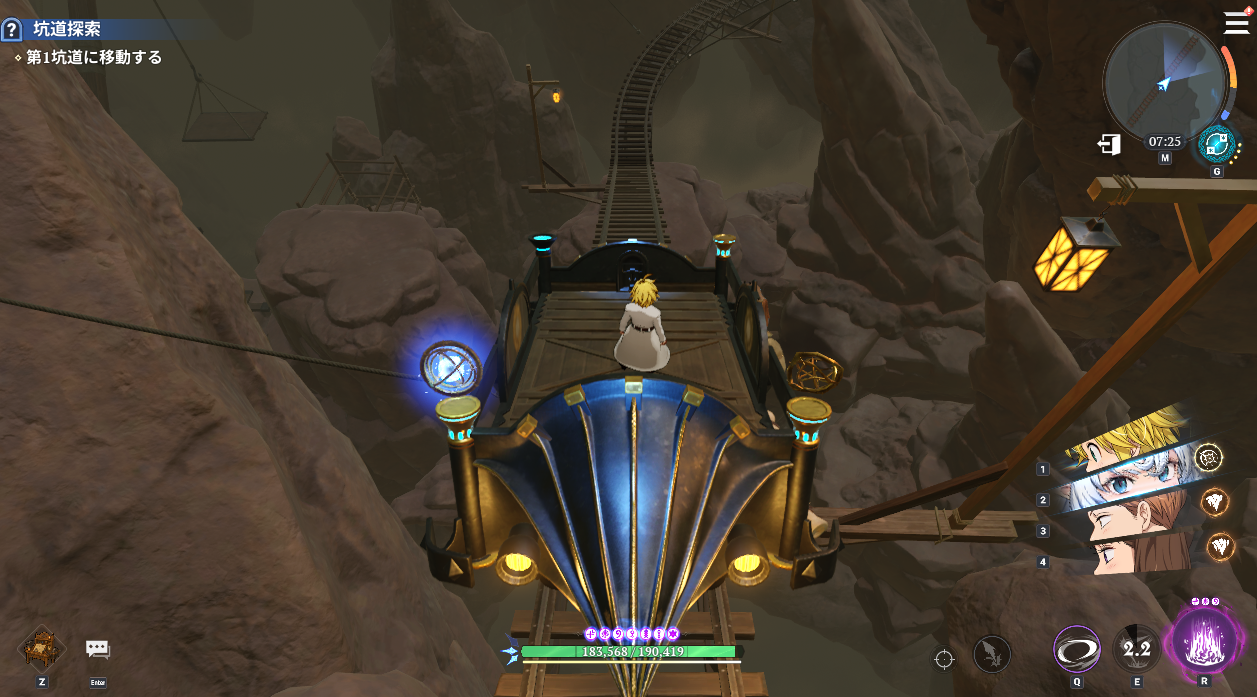Toggle the crosshair target lock icon
Screen dimensions: 1257x697
point(944,657)
